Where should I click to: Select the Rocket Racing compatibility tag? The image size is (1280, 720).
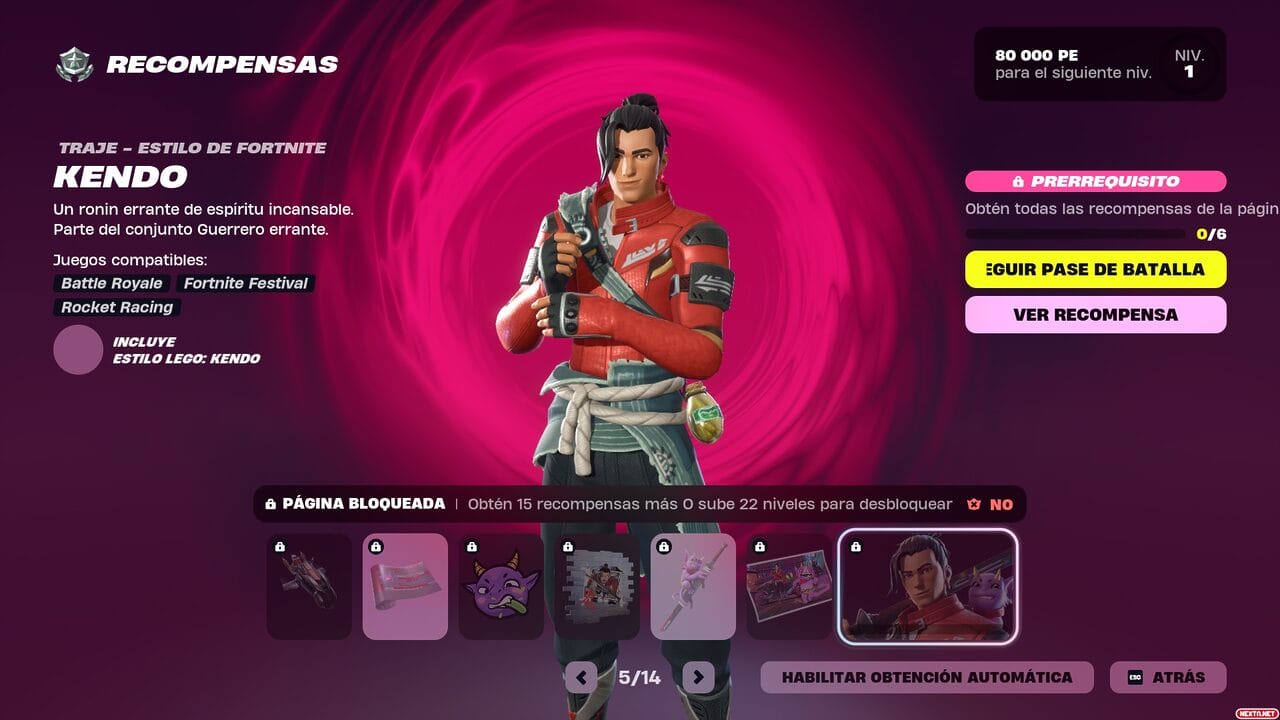(116, 307)
